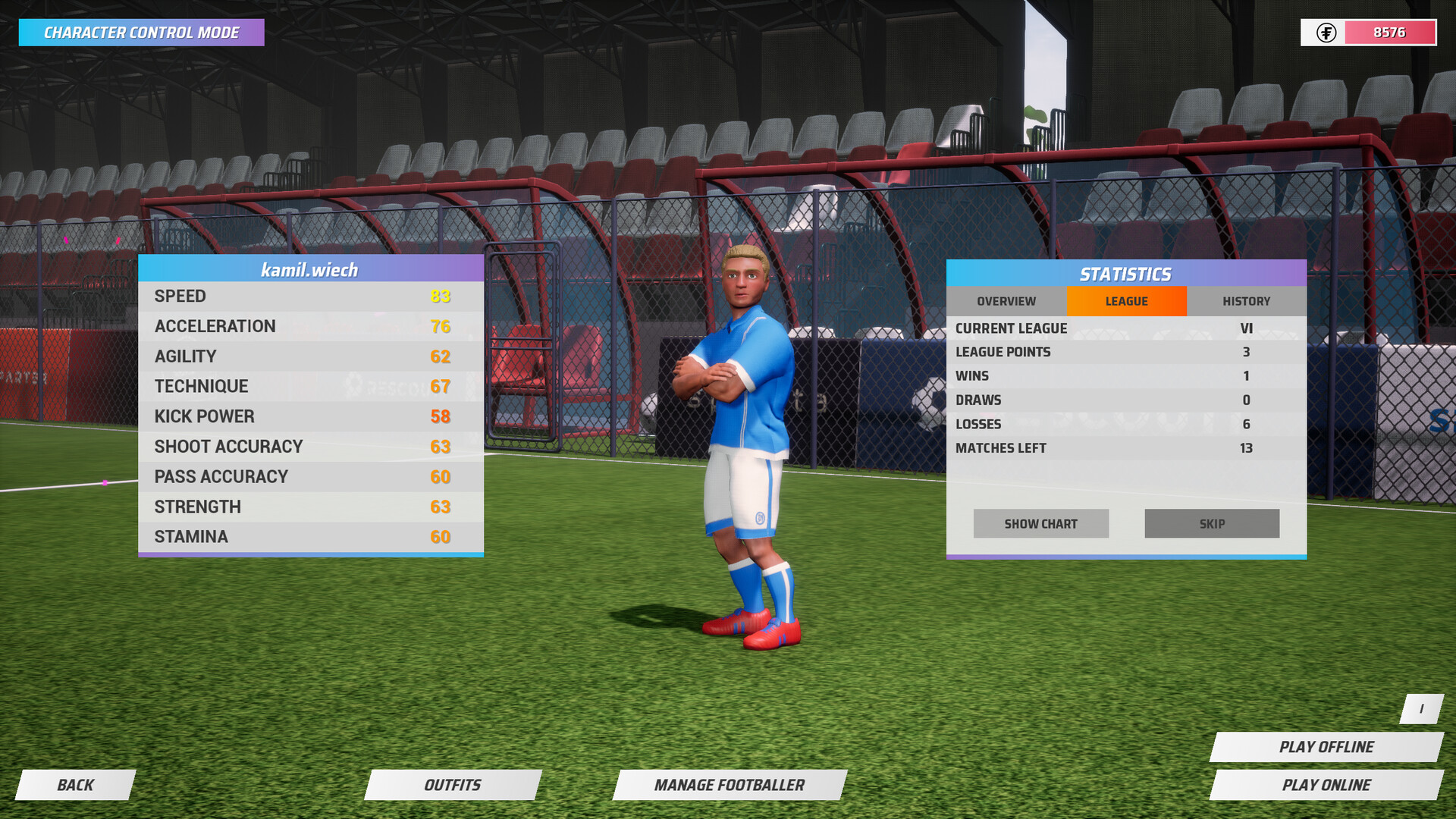Screen dimensions: 1456x819
Task: Skip the statistics panel
Action: pos(1211,523)
